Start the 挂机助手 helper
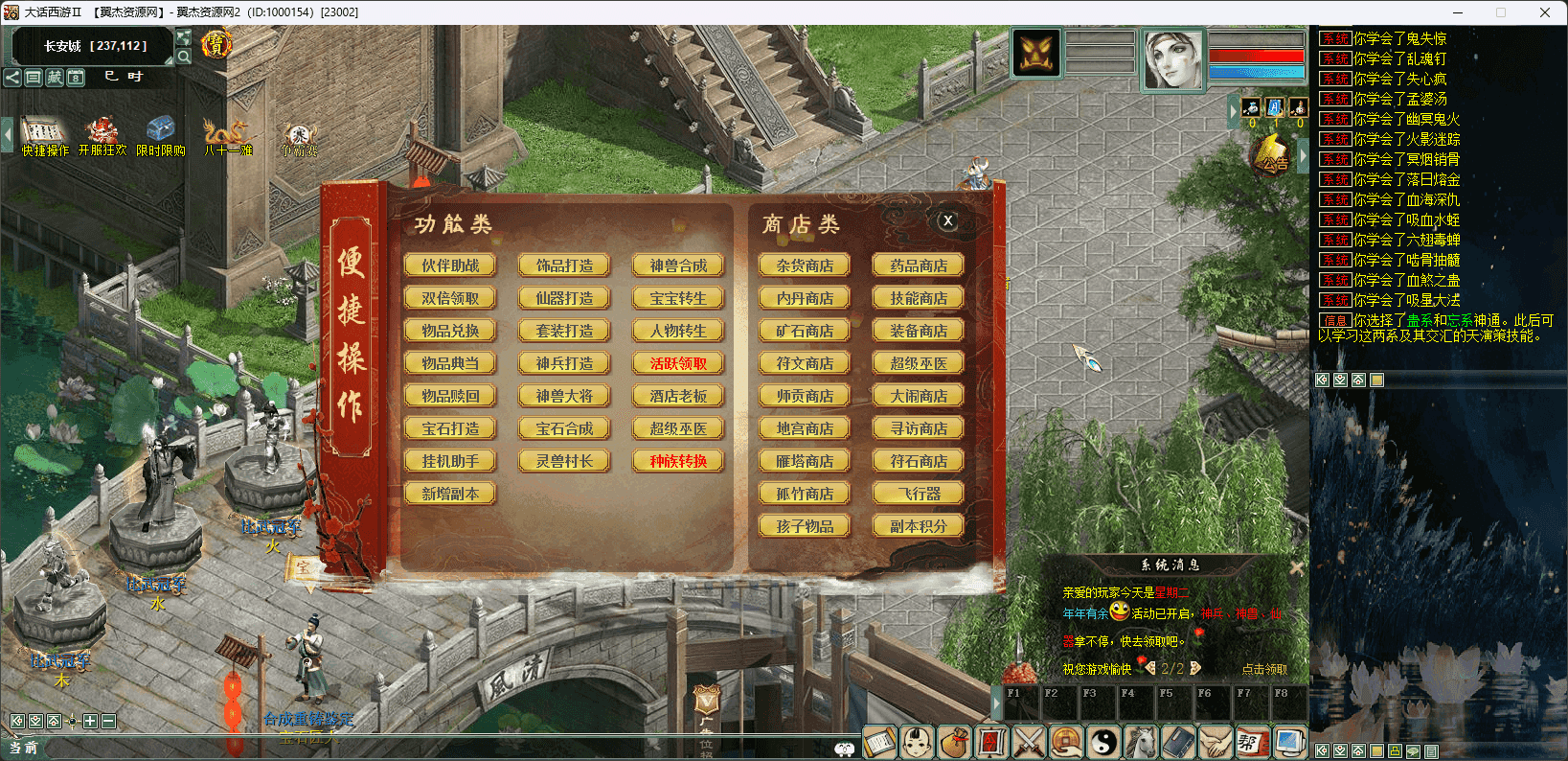The height and width of the screenshot is (761, 1568). coord(450,461)
